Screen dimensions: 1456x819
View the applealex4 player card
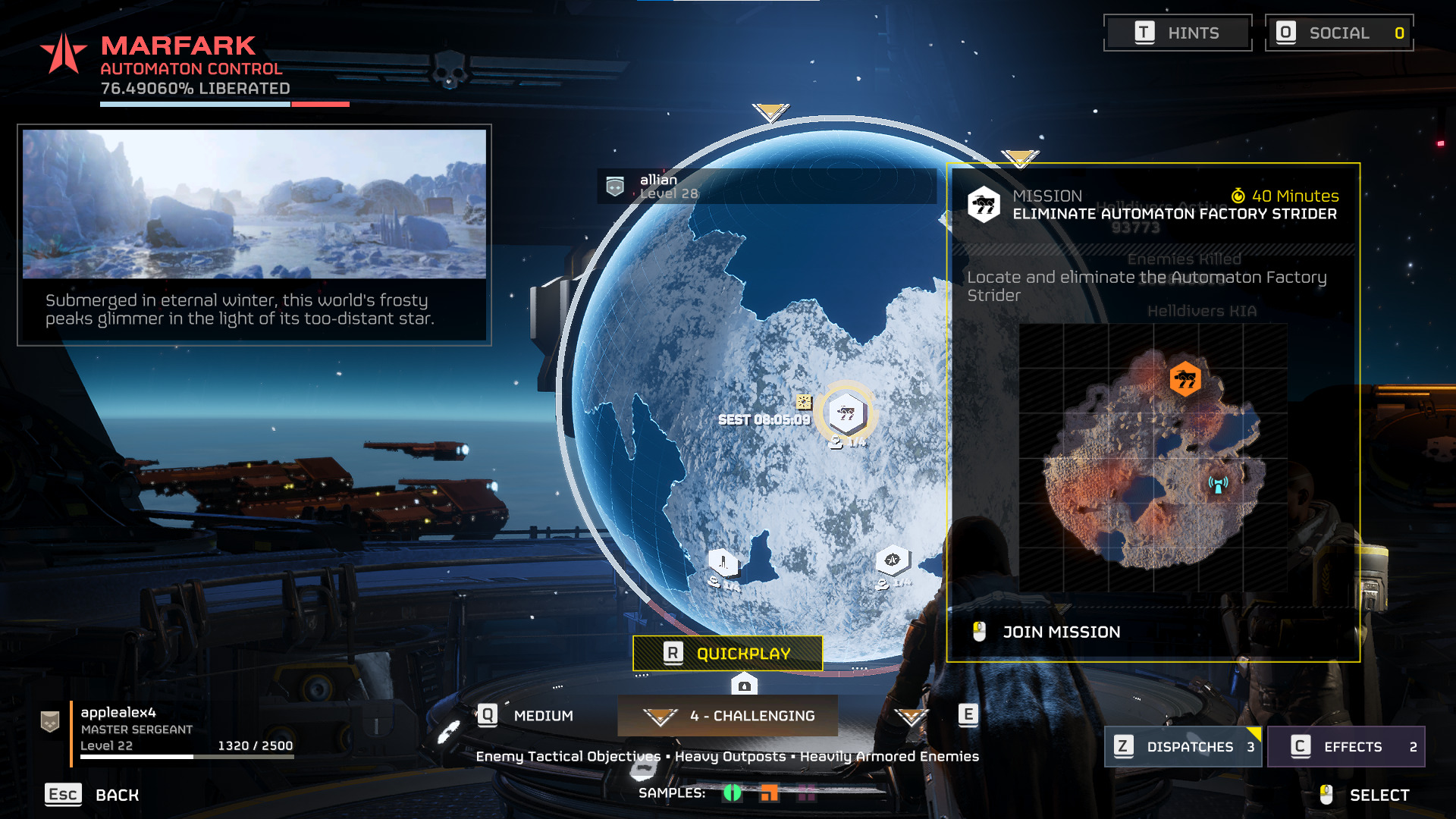[167, 729]
